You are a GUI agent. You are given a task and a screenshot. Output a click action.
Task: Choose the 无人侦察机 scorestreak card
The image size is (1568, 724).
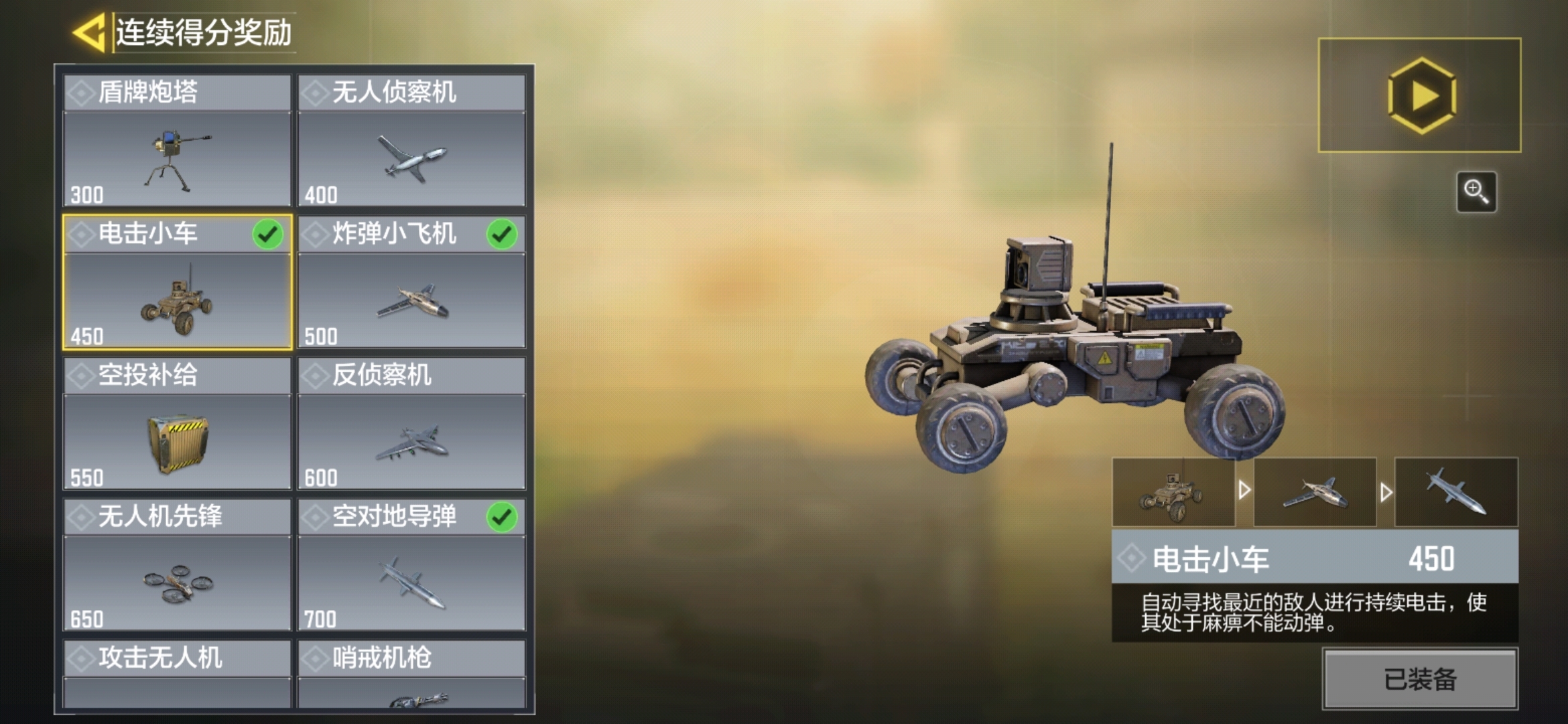(411, 141)
